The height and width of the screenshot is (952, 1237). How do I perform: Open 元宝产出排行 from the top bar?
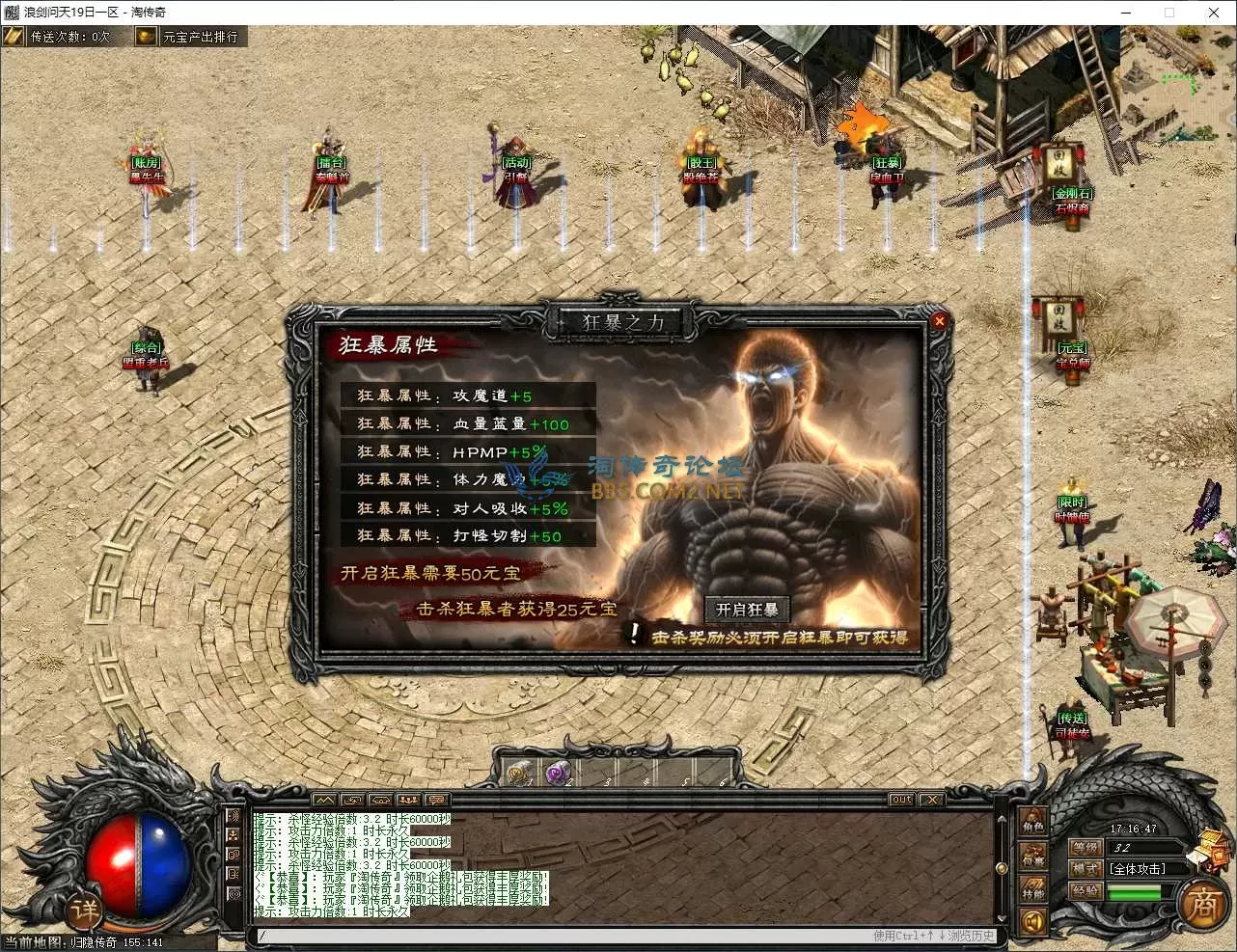[x=203, y=37]
